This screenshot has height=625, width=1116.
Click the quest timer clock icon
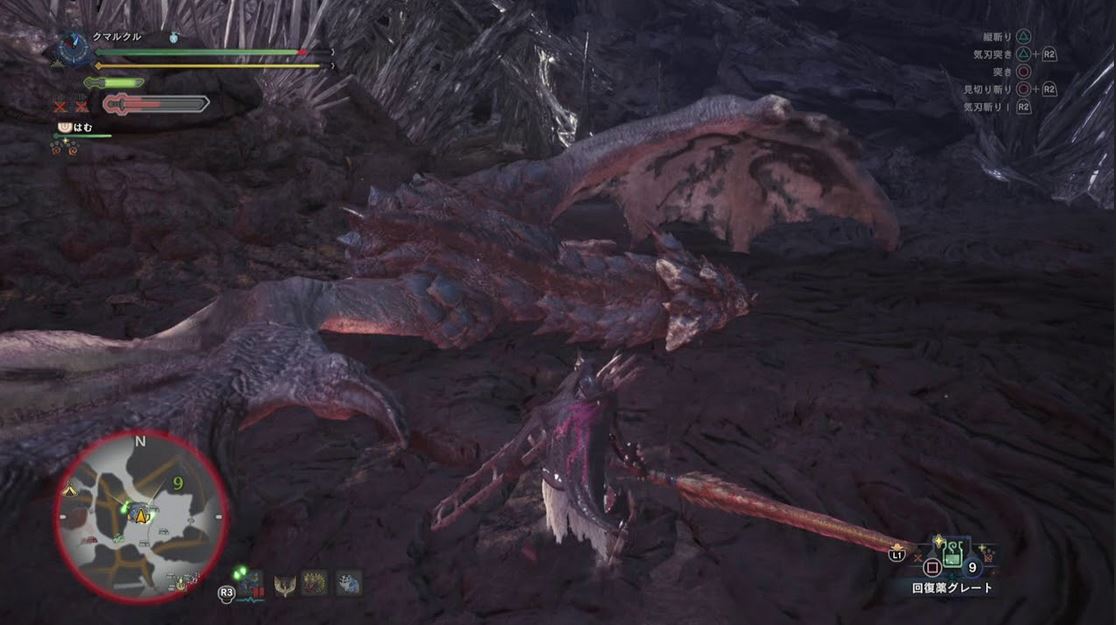[x=74, y=47]
